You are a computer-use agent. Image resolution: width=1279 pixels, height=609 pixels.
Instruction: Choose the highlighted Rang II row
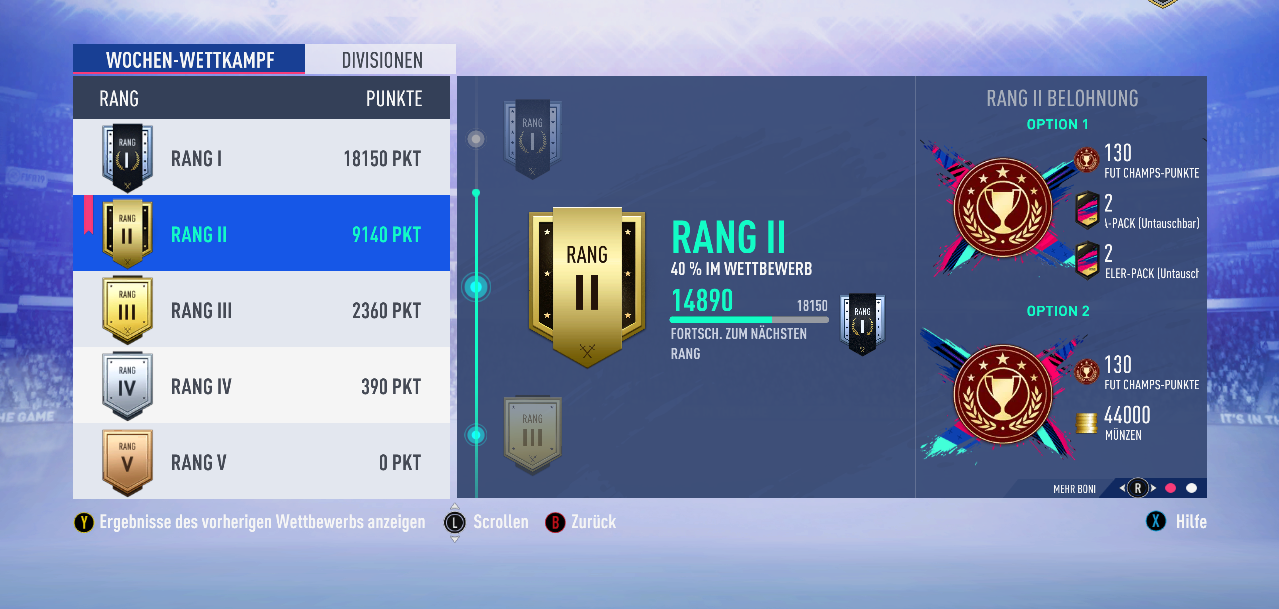pyautogui.click(x=261, y=234)
